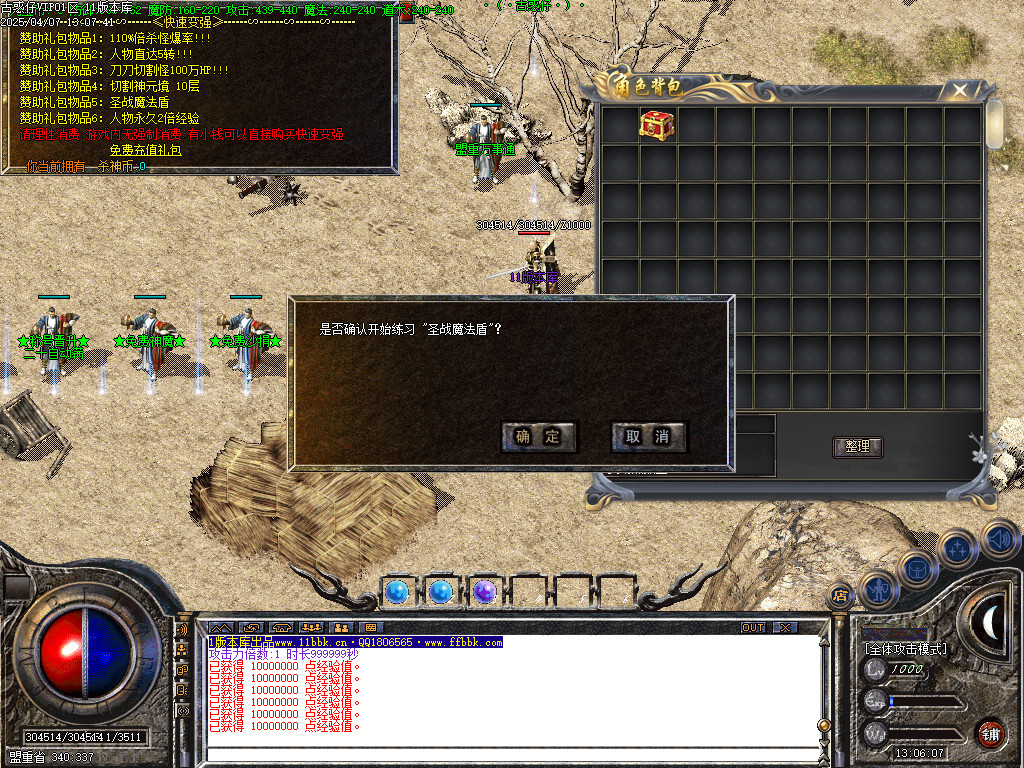Open the 店 shop icon
1024x768 pixels.
click(x=840, y=596)
